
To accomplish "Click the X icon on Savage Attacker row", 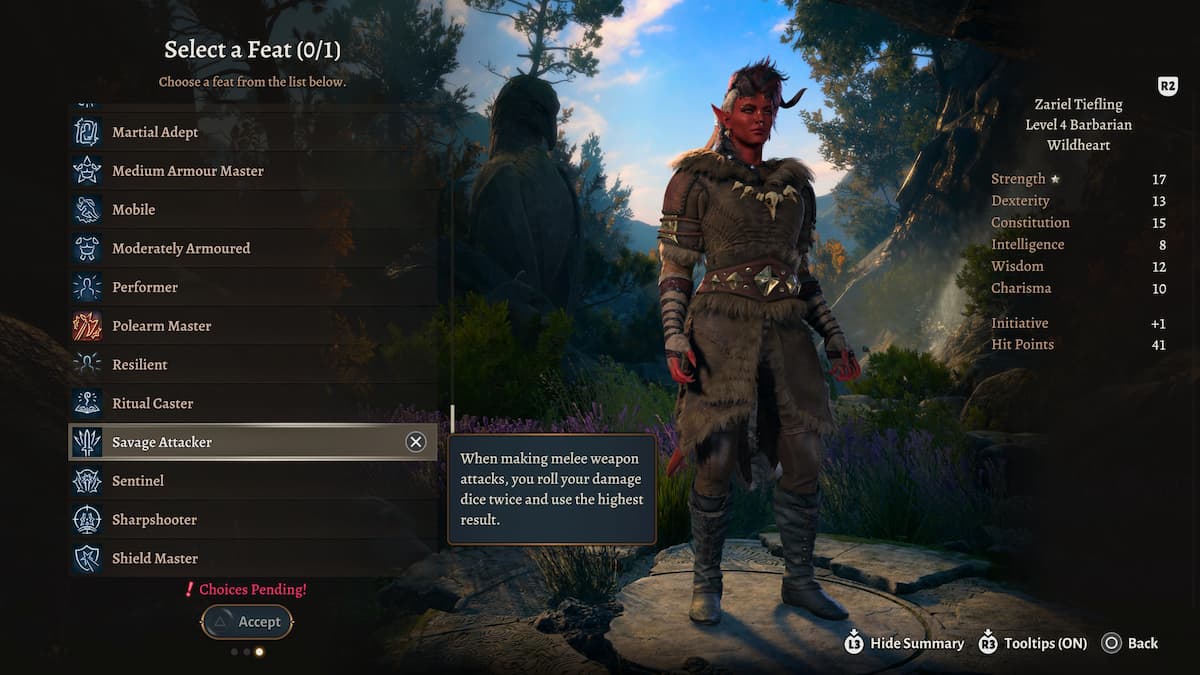I will click(x=416, y=442).
